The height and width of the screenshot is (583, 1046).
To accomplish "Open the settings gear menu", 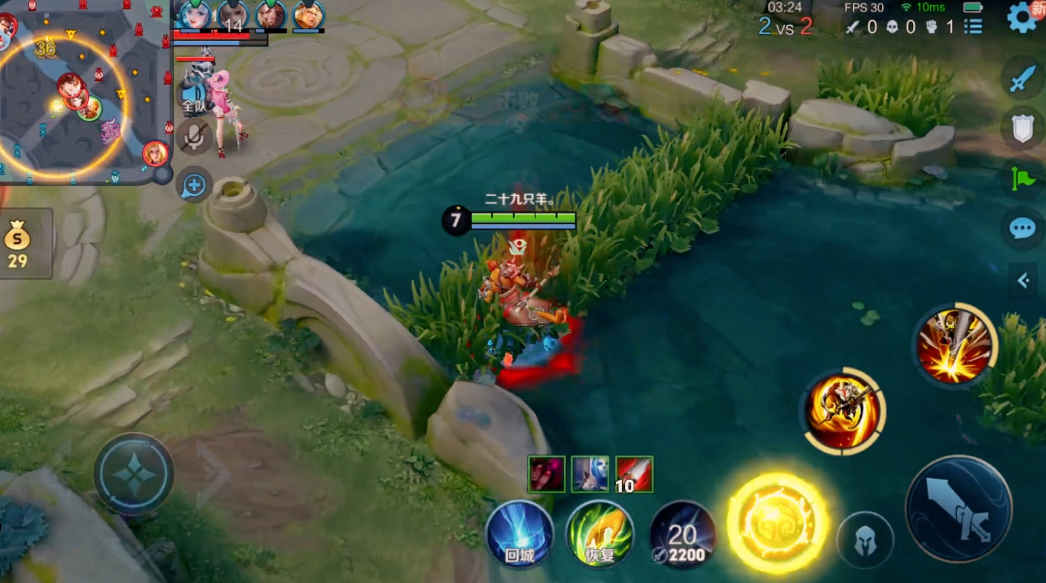I will 1022,18.
